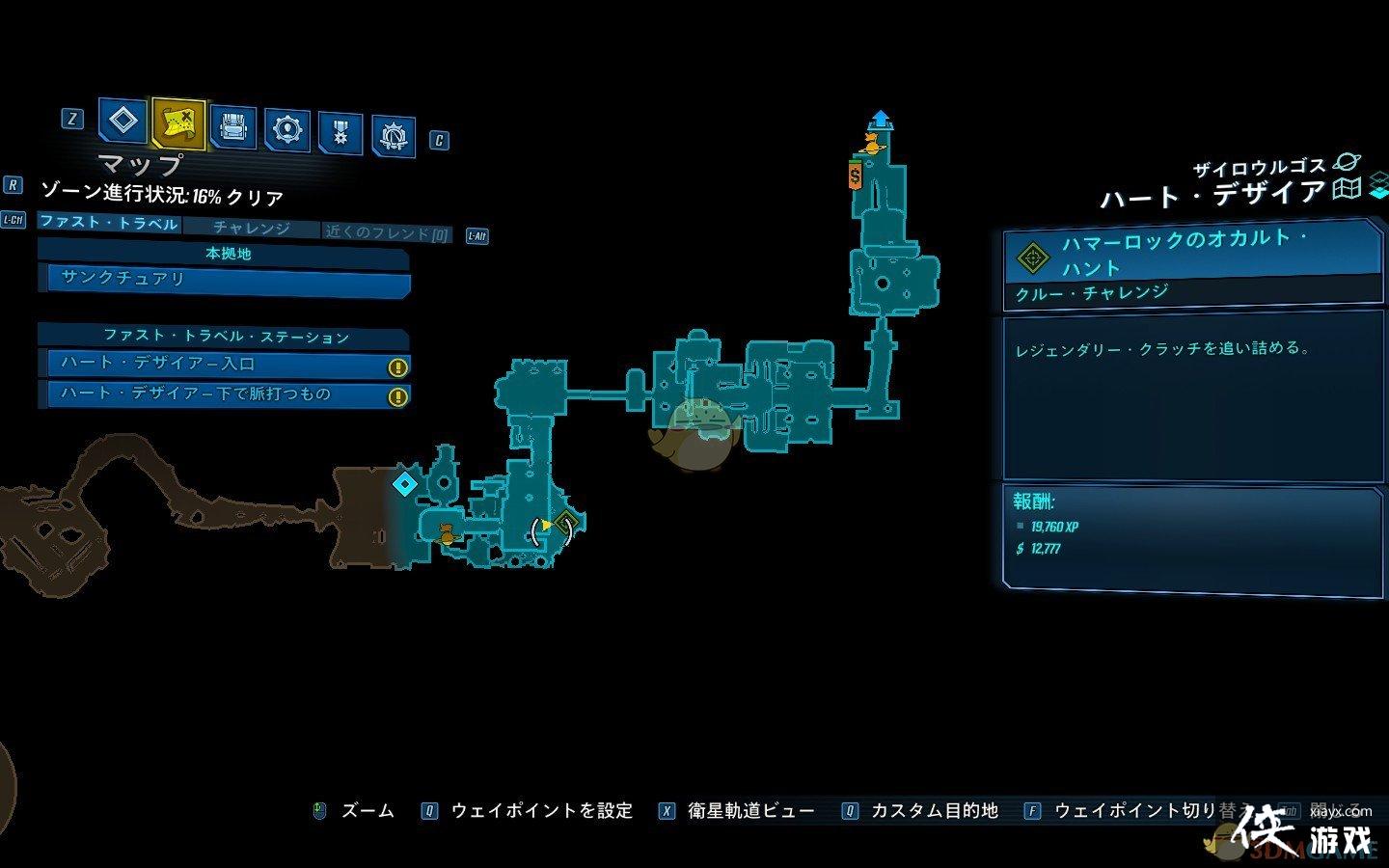Open the Guardian Rank medal tab
This screenshot has width=1389, height=868.
point(340,133)
